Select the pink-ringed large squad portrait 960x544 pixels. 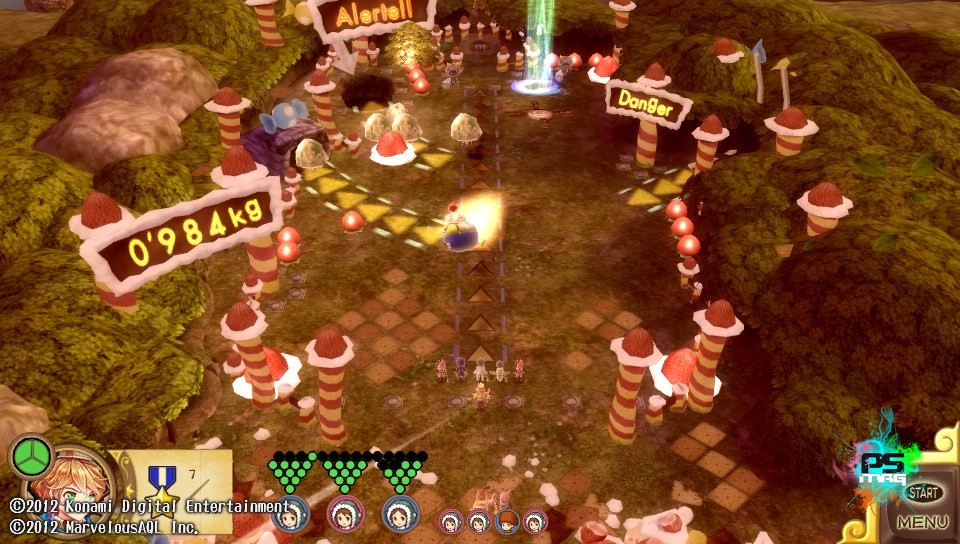point(345,513)
